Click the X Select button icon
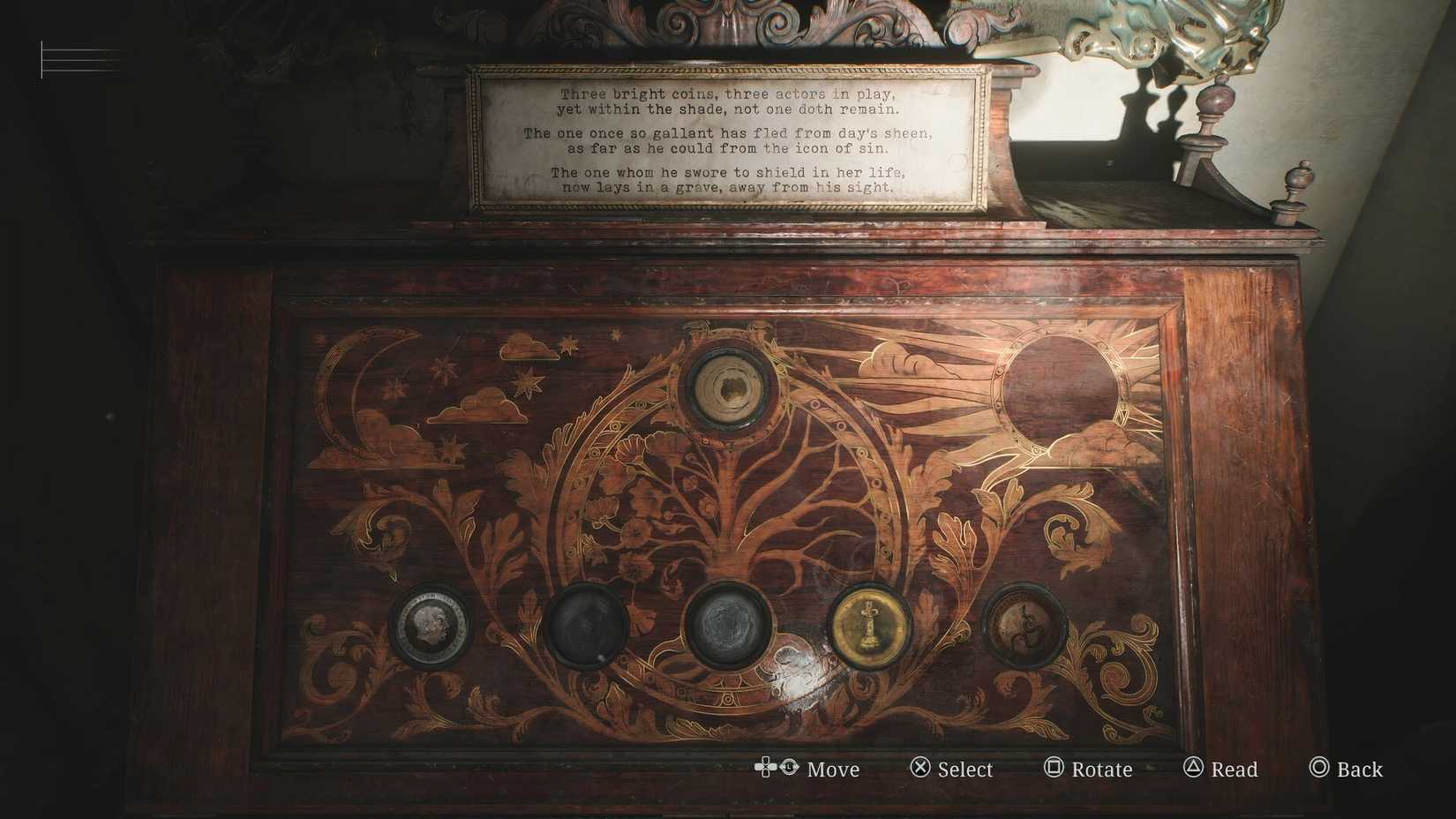Viewport: 1456px width, 819px height. [x=920, y=769]
